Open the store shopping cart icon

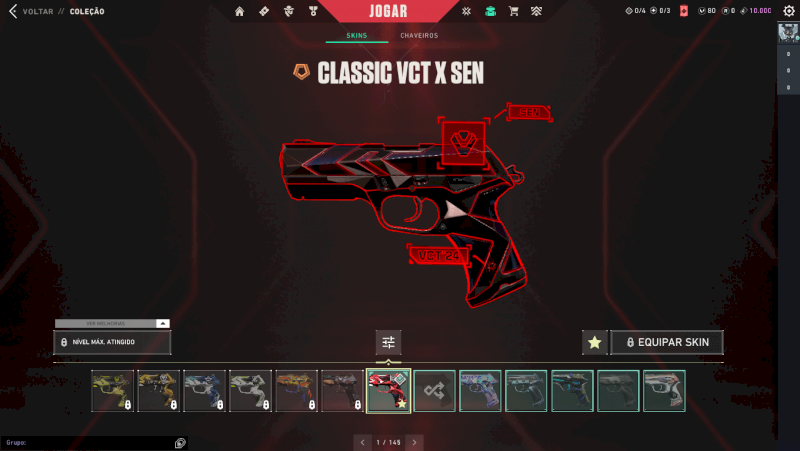pyautogui.click(x=514, y=11)
